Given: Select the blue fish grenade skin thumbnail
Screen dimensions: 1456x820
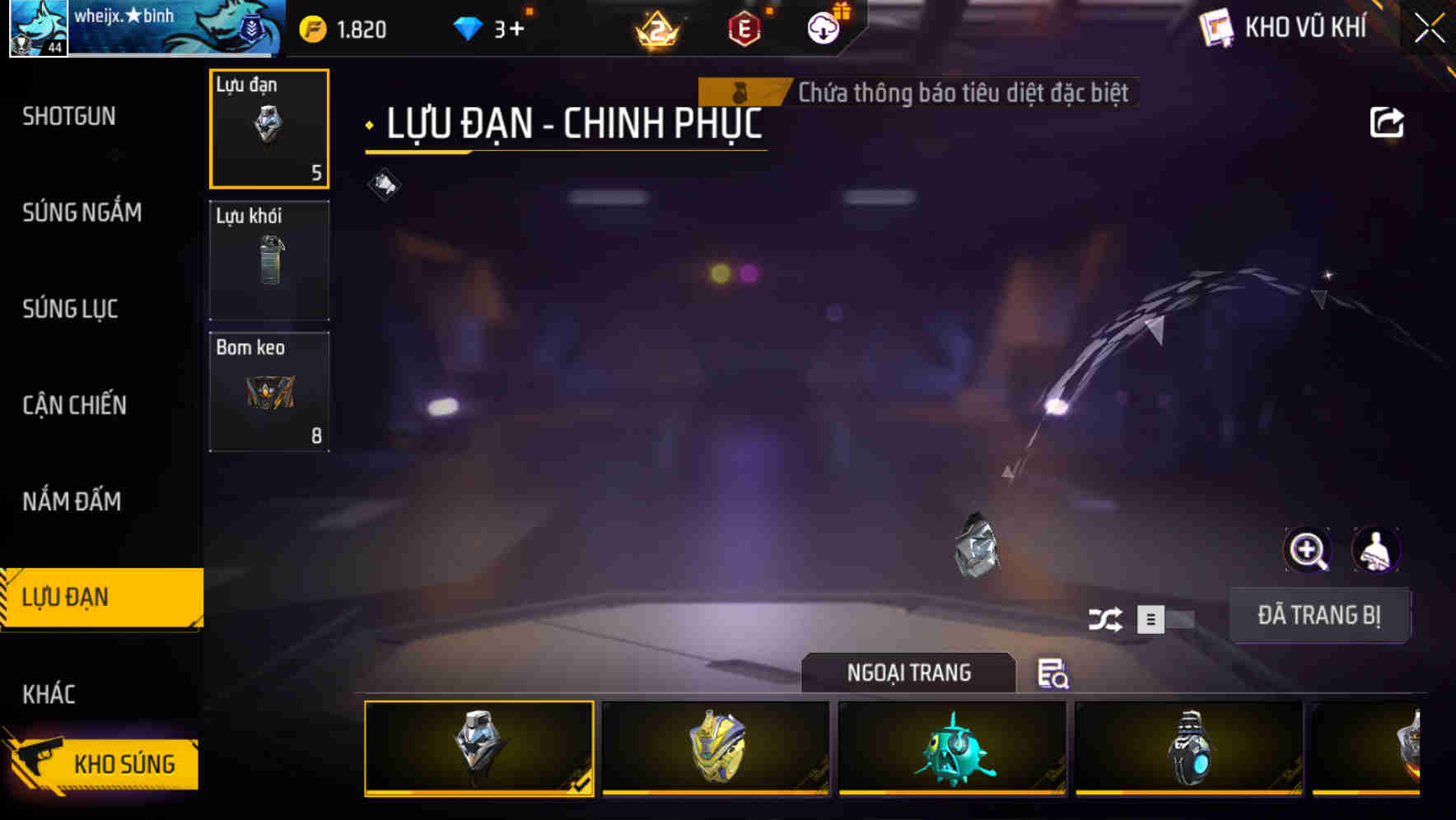Looking at the screenshot, I should pos(951,748).
